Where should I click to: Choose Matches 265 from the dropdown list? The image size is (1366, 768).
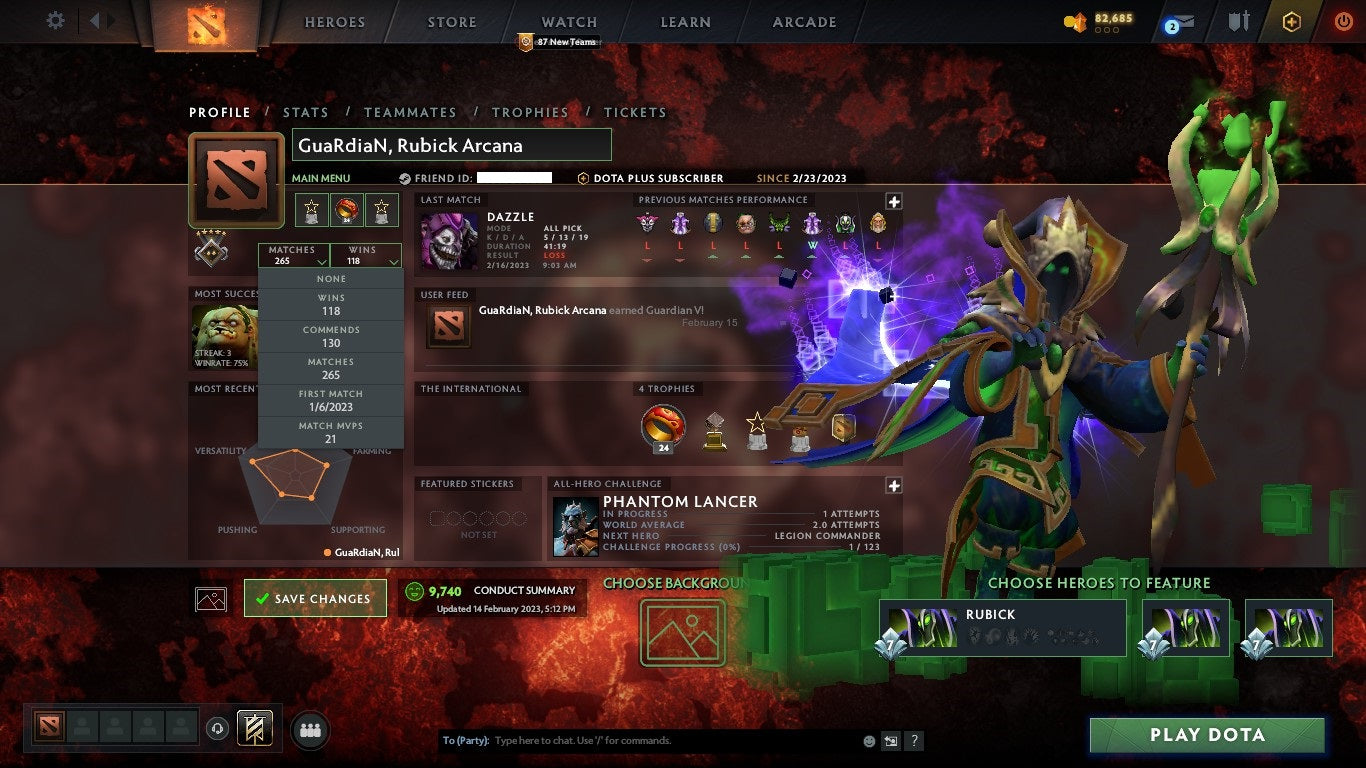[x=330, y=367]
